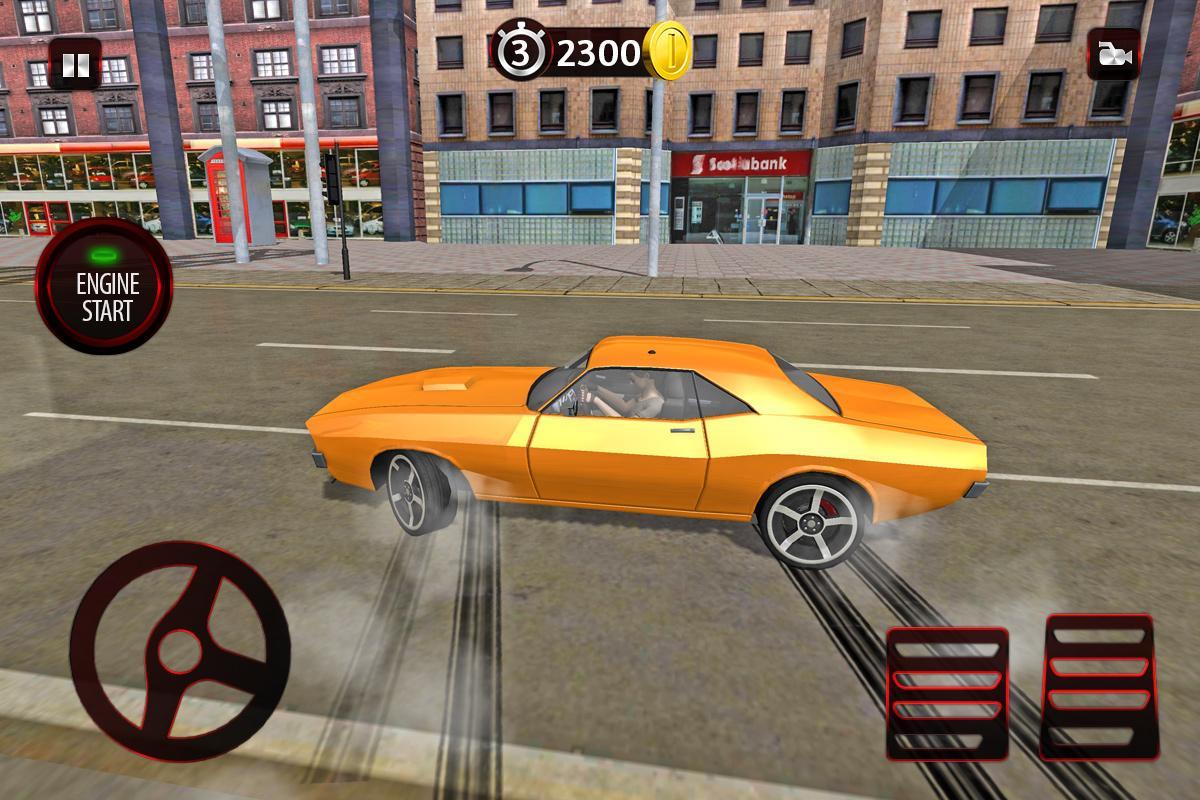The image size is (1200, 800).
Task: Hit the brake pedal
Action: click(x=947, y=693)
